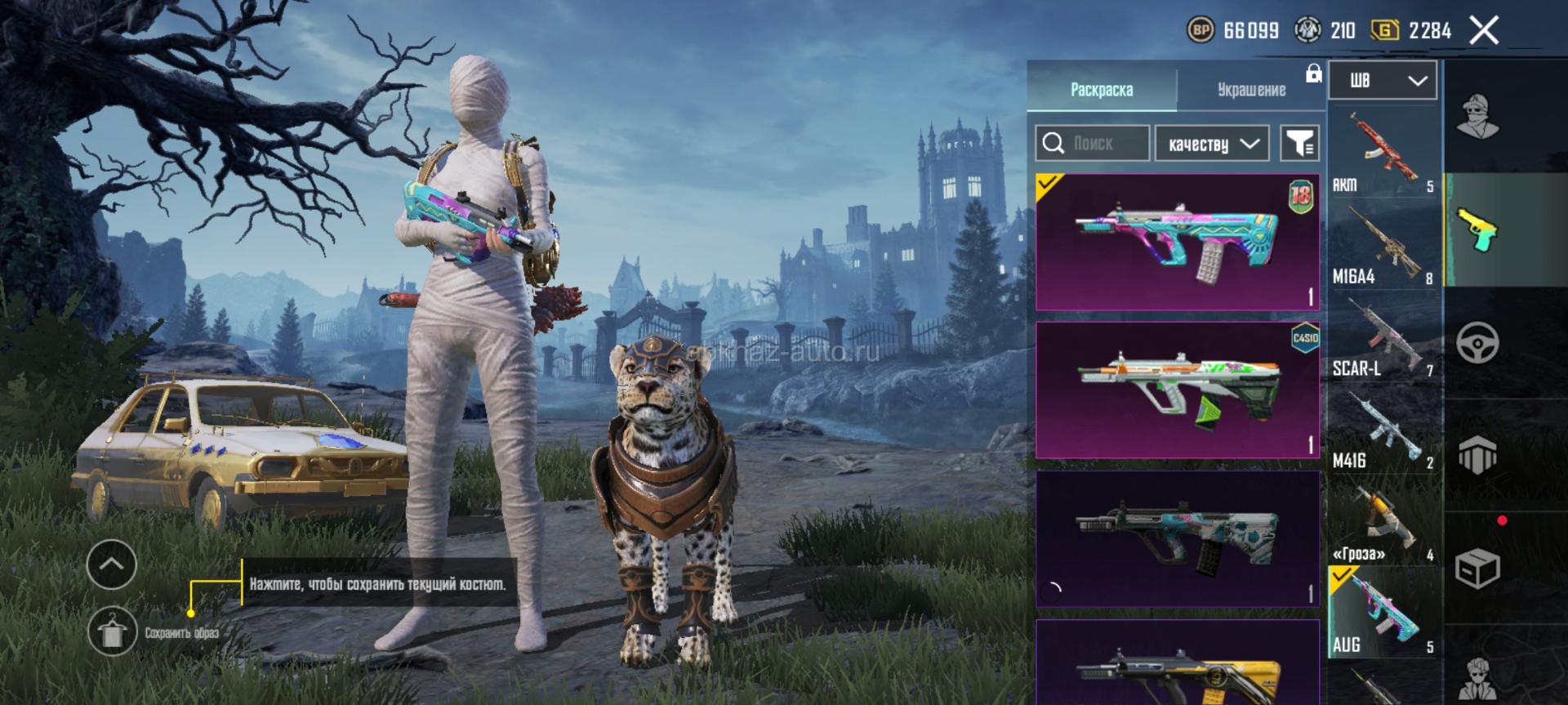Select the dark teal-white AUG skin
Screen dimensions: 1568x705
[1177, 538]
